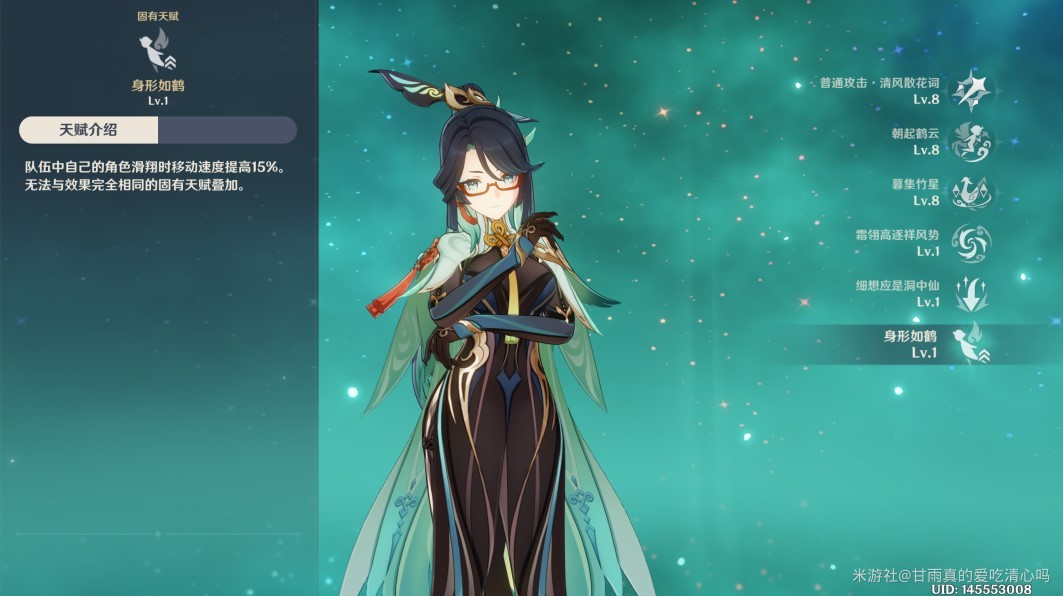Select the 细想应是洞中仙 passive talent

click(x=969, y=293)
